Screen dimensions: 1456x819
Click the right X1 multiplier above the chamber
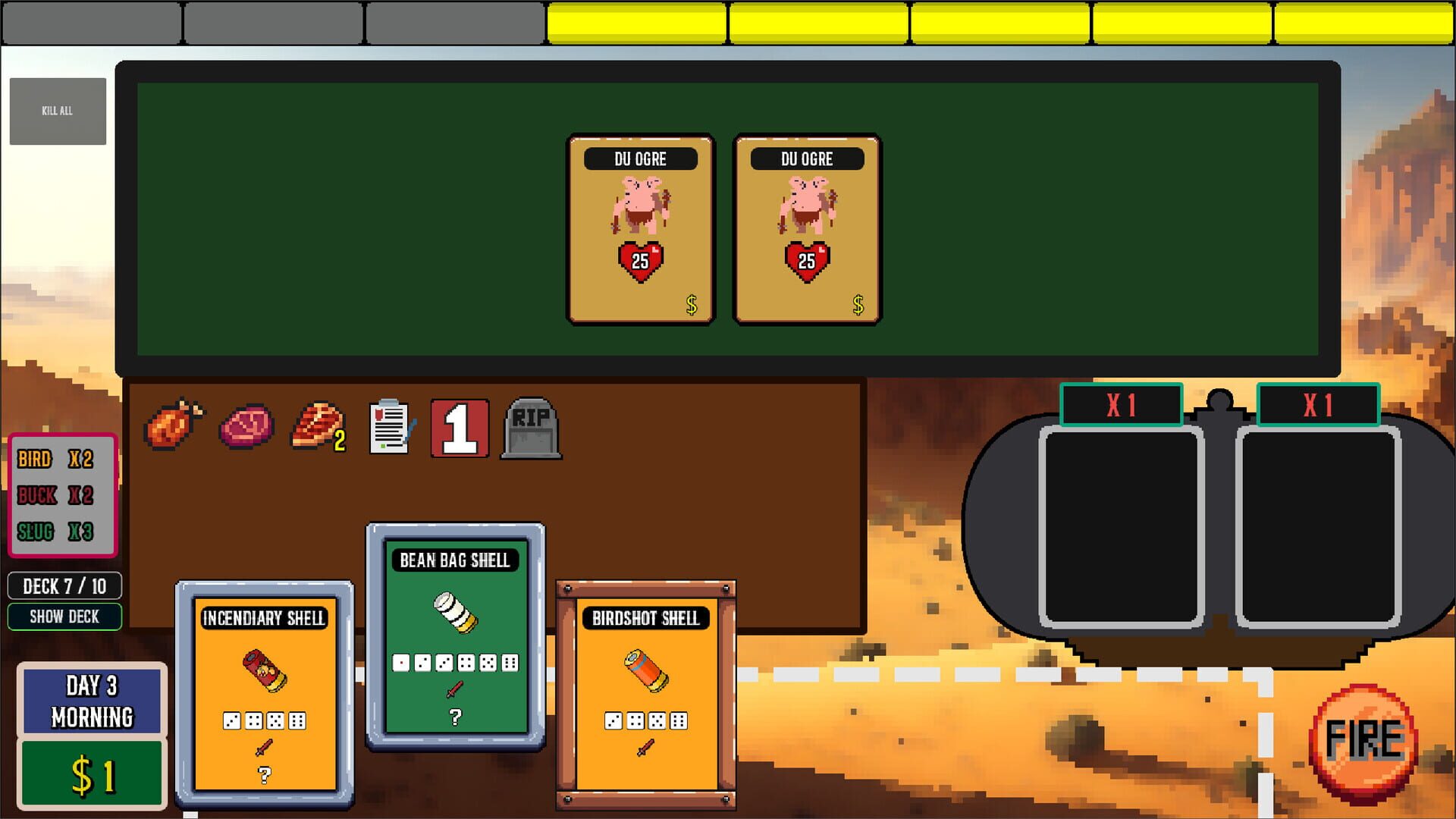(x=1317, y=406)
